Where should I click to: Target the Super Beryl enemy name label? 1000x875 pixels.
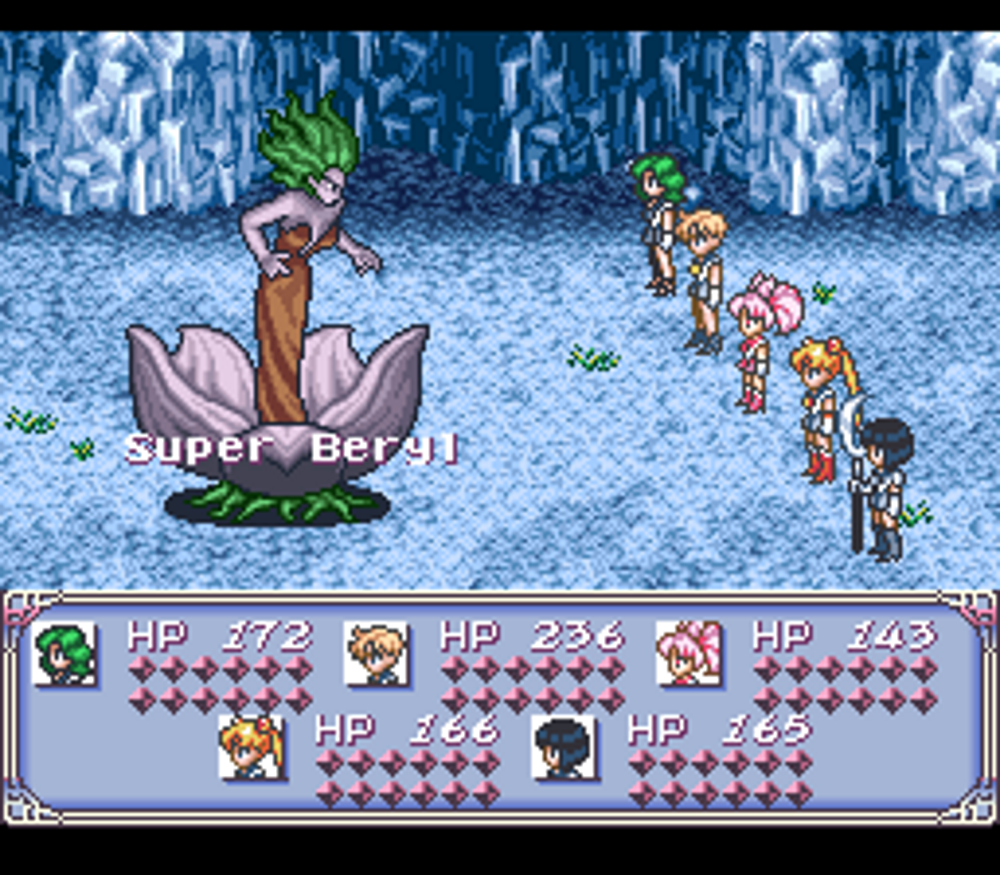tap(292, 449)
